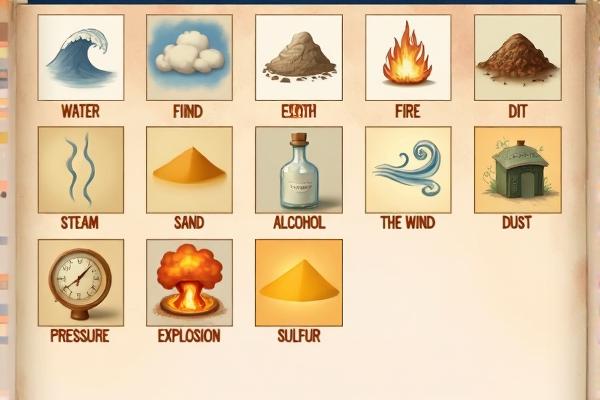Pick the Explosion mushroom cloud tile

tap(189, 282)
